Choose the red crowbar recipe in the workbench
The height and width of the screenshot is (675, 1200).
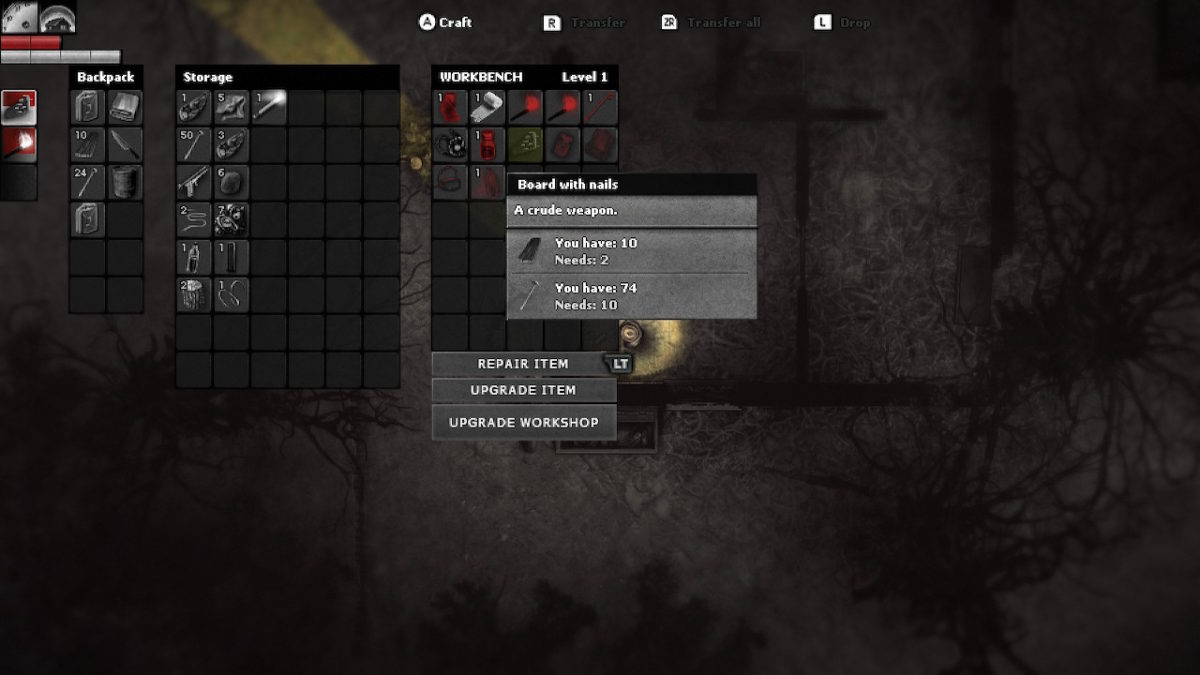click(x=600, y=107)
